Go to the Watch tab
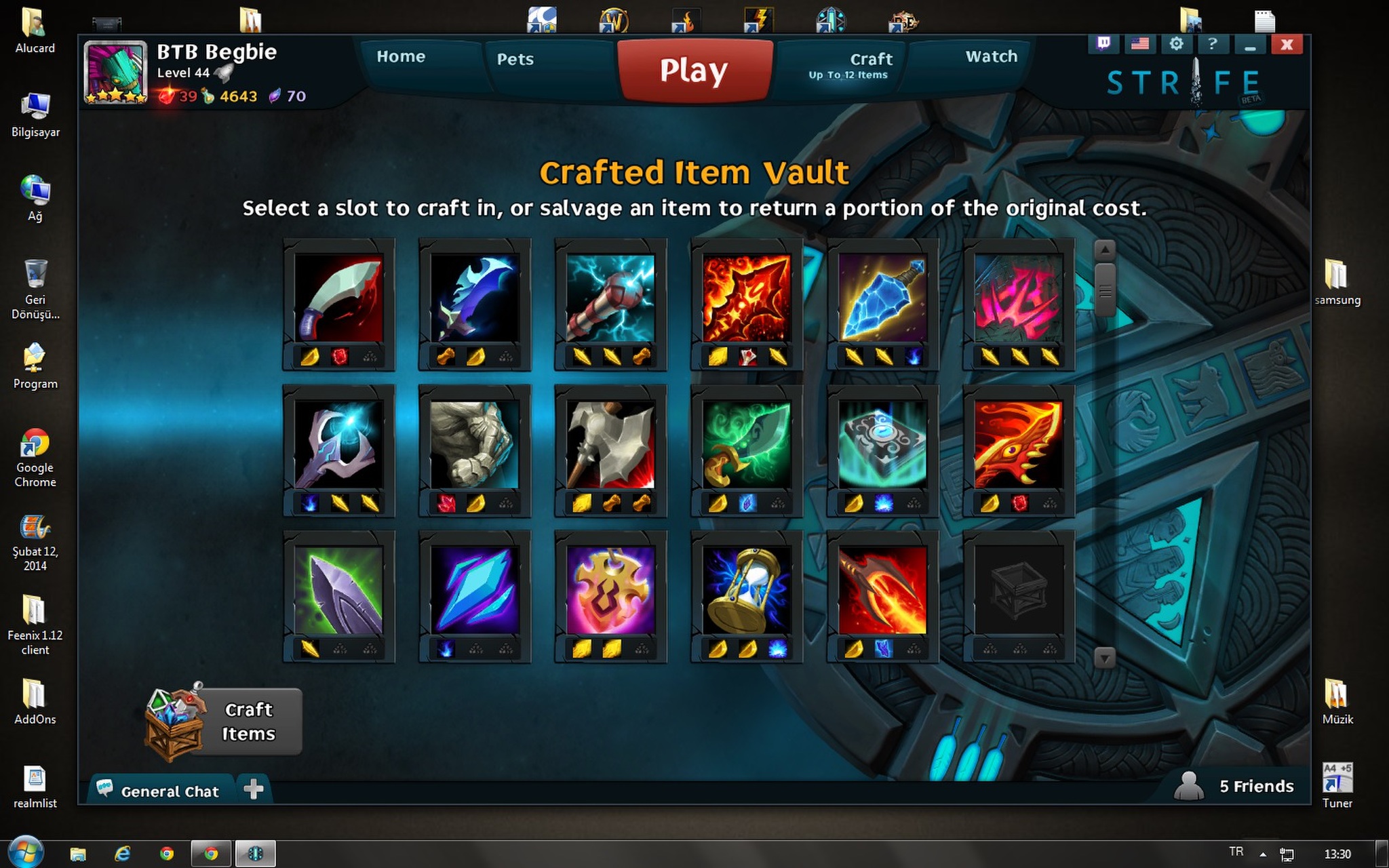The width and height of the screenshot is (1389, 868). tap(991, 57)
